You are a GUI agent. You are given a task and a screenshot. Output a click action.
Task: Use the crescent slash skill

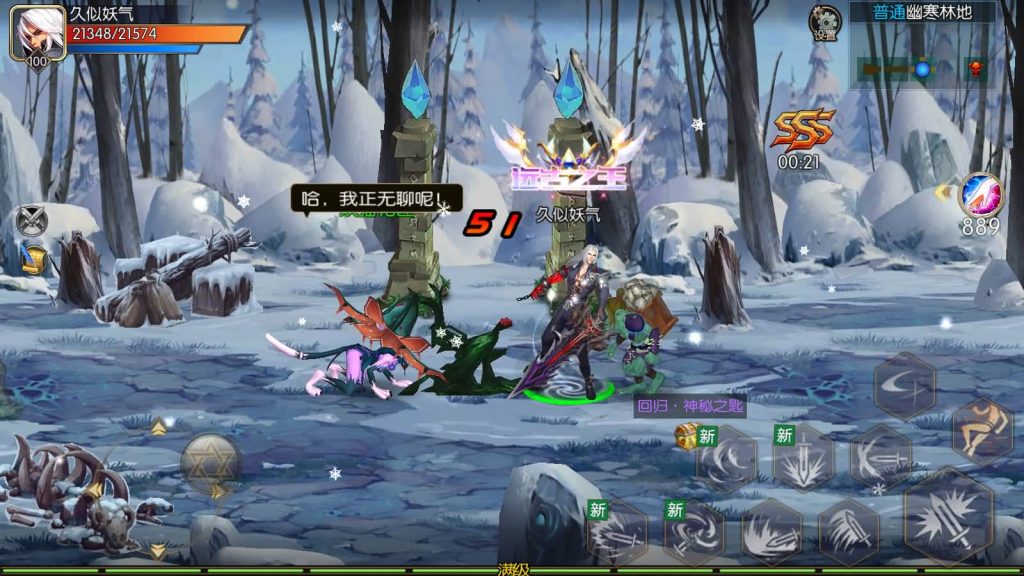(905, 385)
